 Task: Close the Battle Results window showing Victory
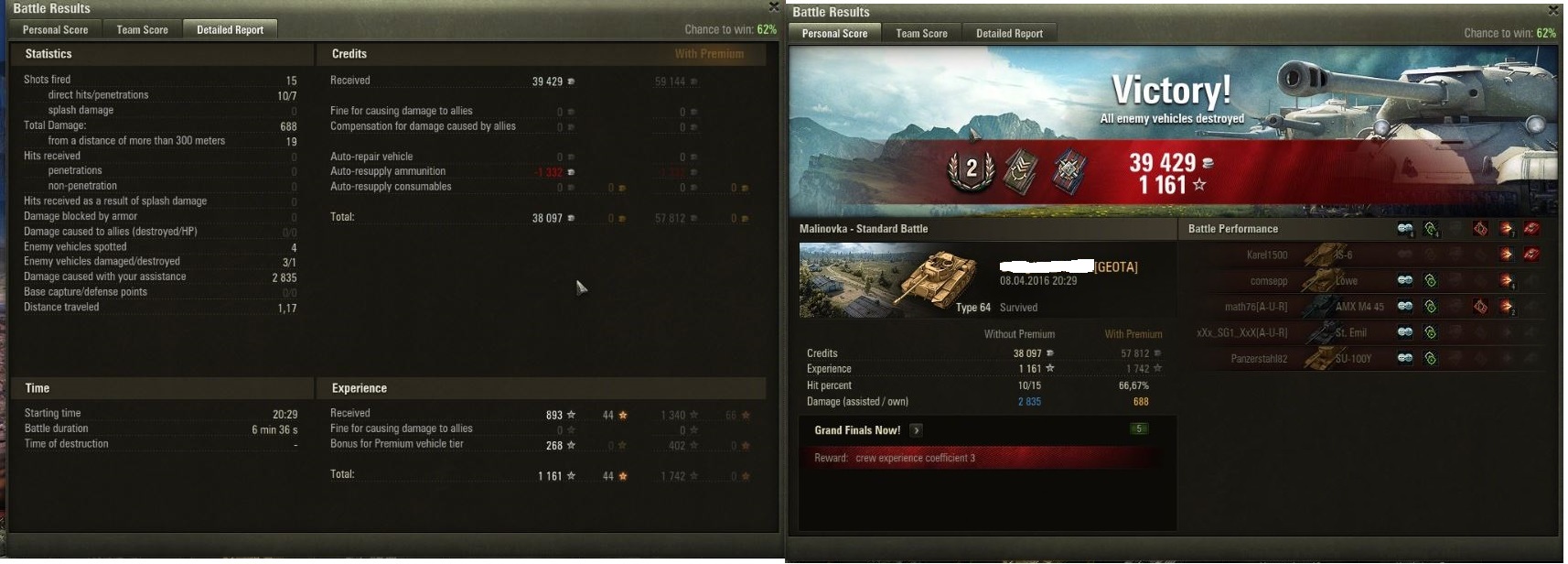point(1552,10)
